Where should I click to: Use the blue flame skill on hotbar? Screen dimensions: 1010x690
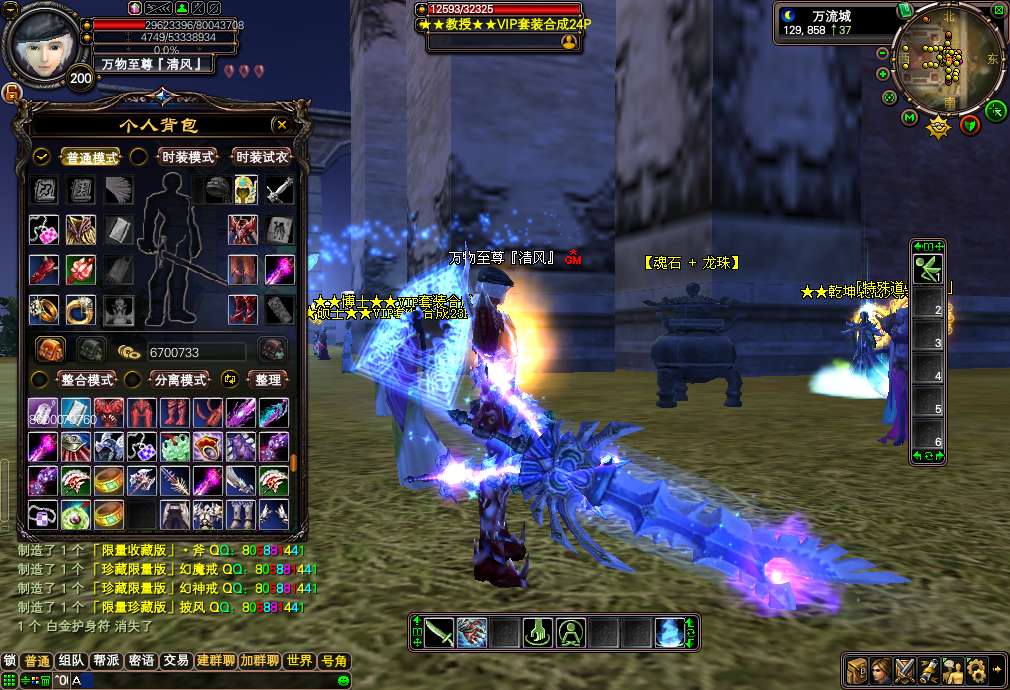click(669, 632)
